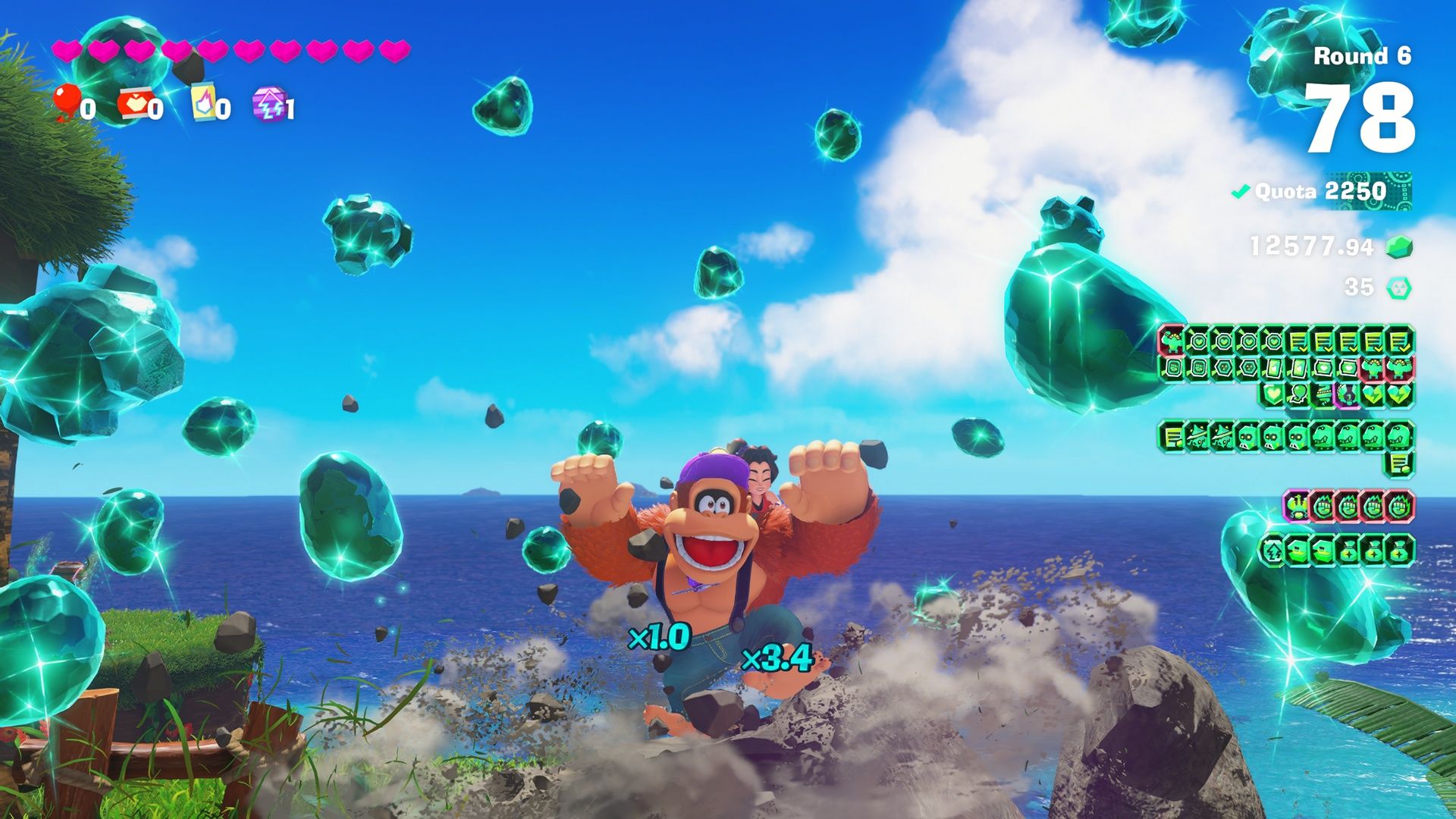Choose the purple-bordered ostrich perk
This screenshot has width=1456, height=819.
click(1297, 506)
